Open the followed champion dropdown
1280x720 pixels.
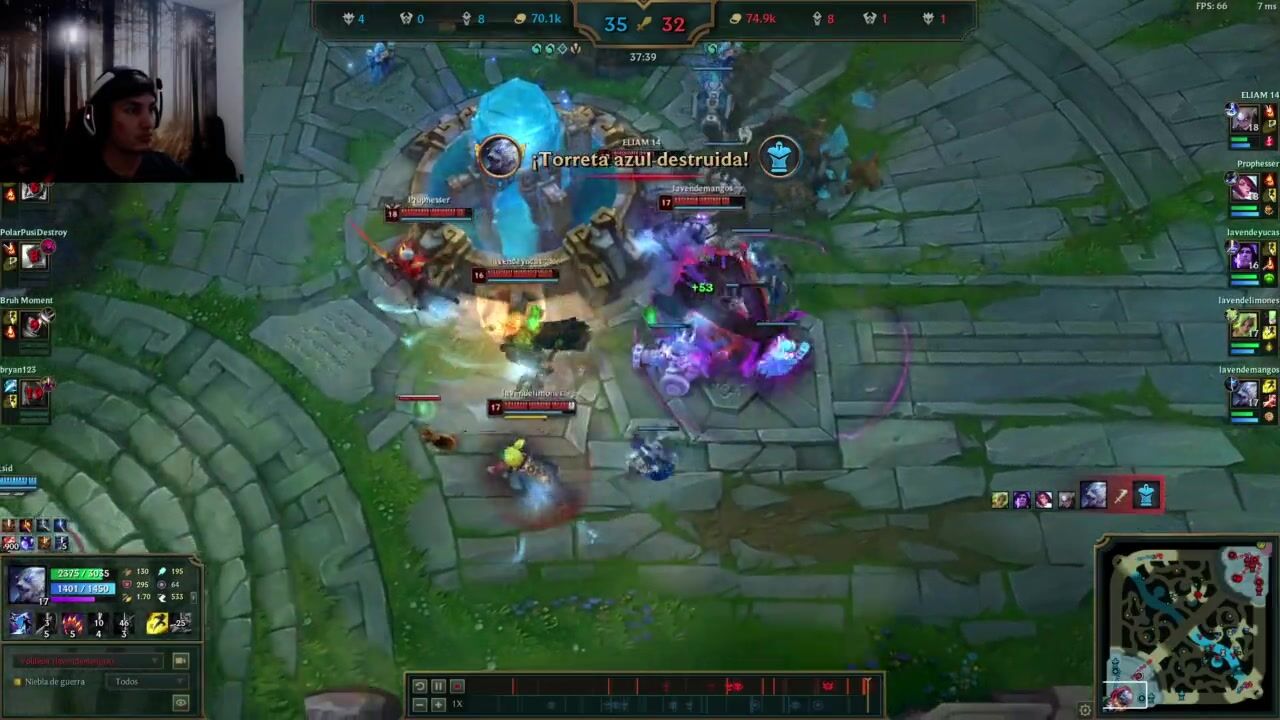(86, 661)
